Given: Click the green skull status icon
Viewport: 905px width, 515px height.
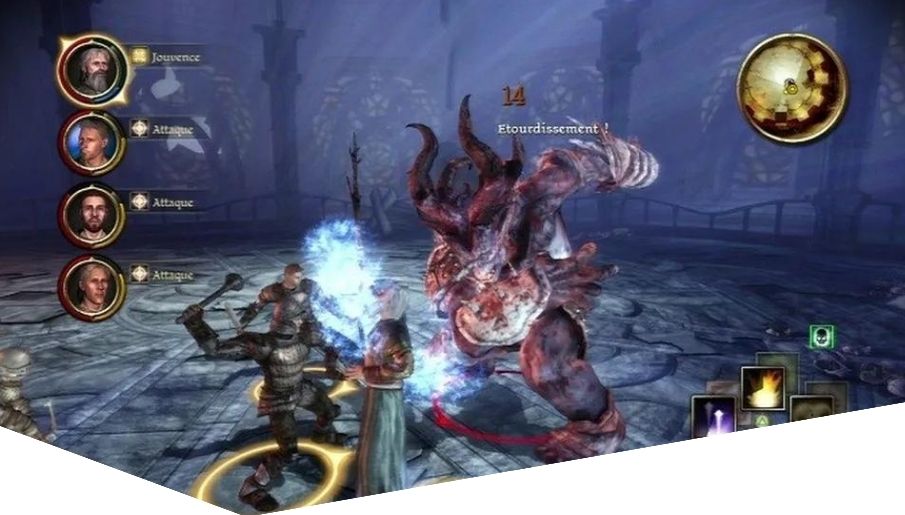Looking at the screenshot, I should coord(821,337).
